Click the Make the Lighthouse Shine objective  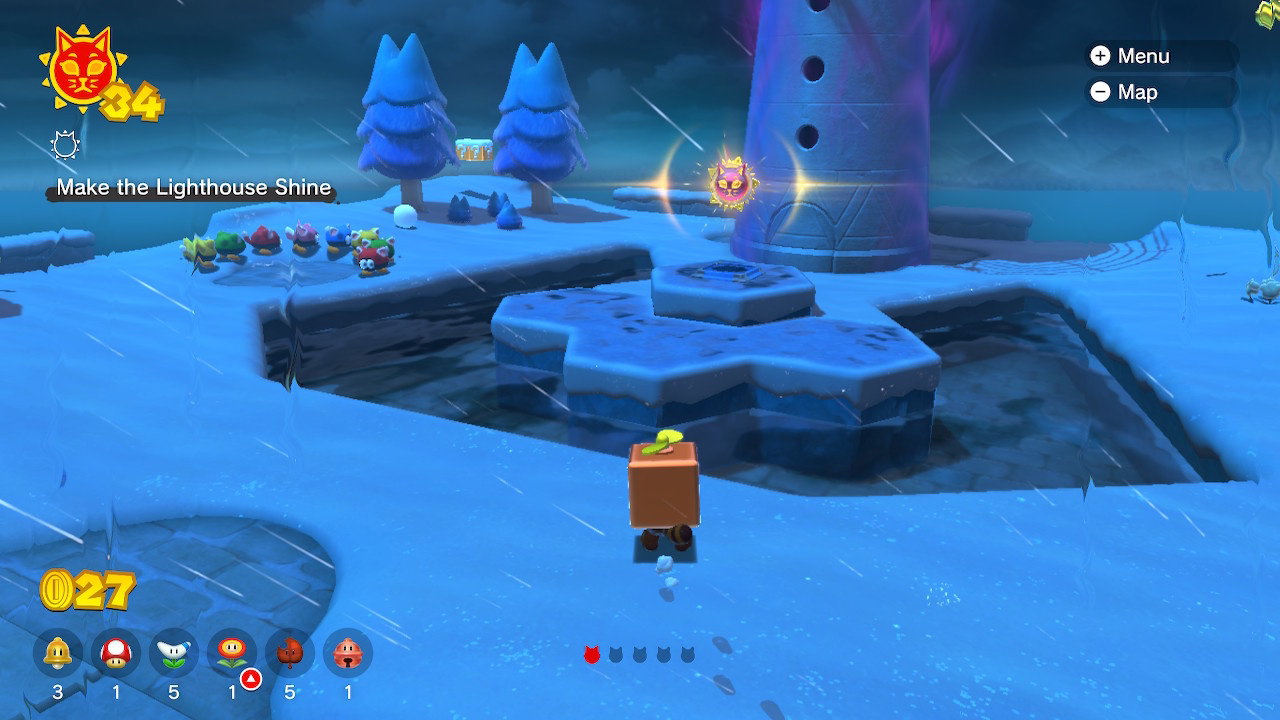[x=193, y=188]
